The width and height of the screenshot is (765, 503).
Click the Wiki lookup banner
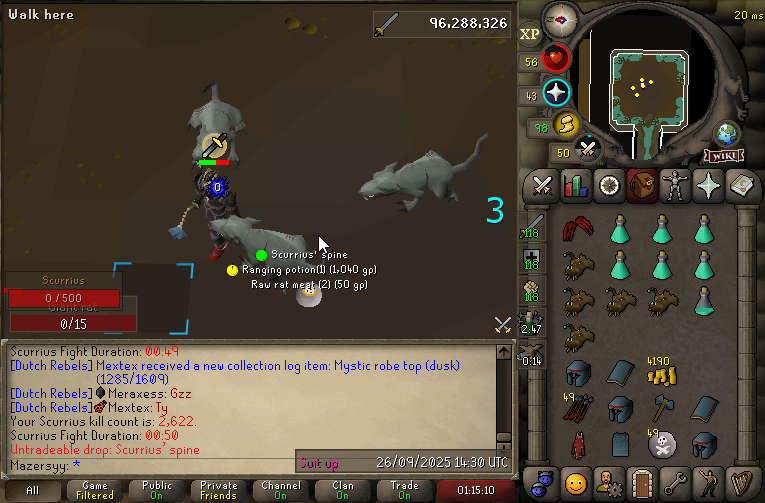point(722,156)
